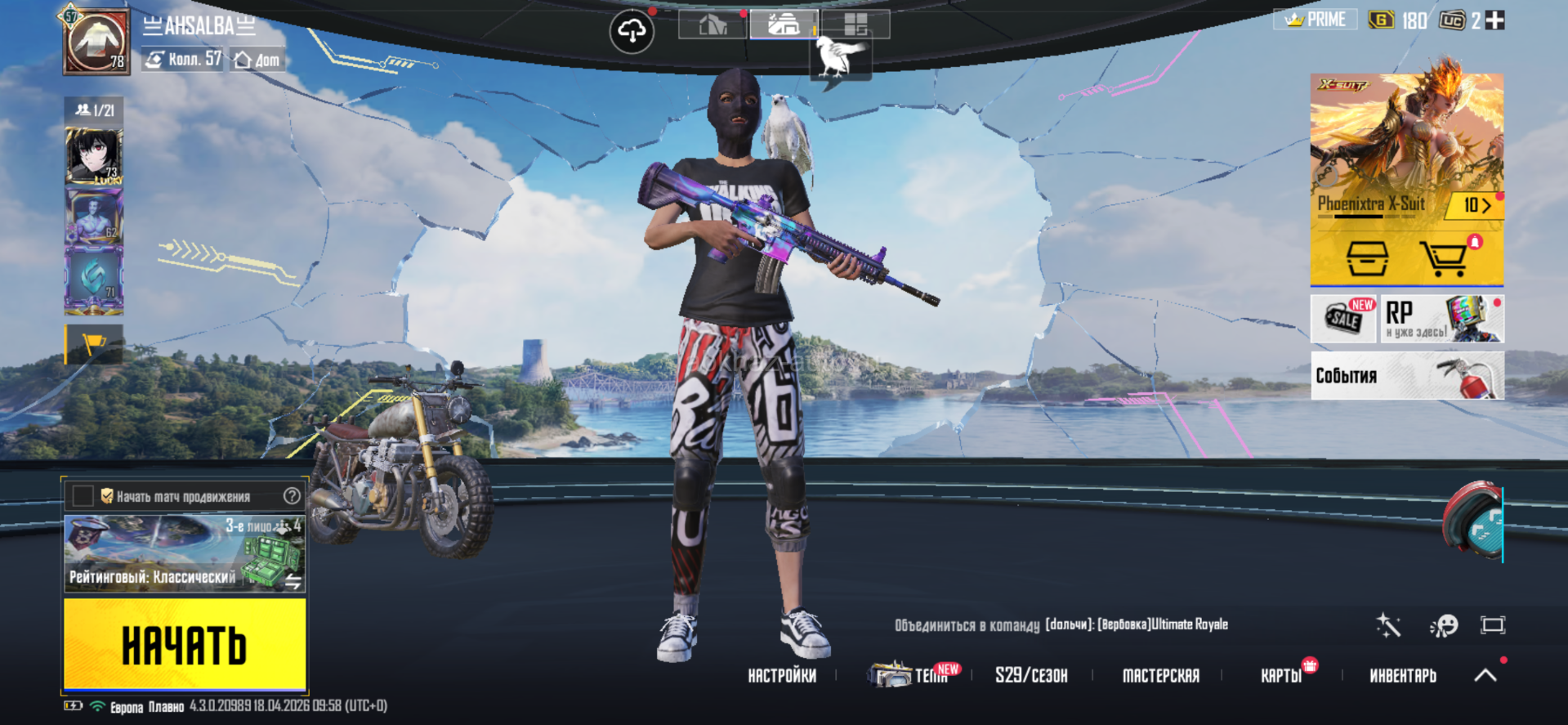
Task: Open the RP royale pass banner
Action: [x=1442, y=319]
